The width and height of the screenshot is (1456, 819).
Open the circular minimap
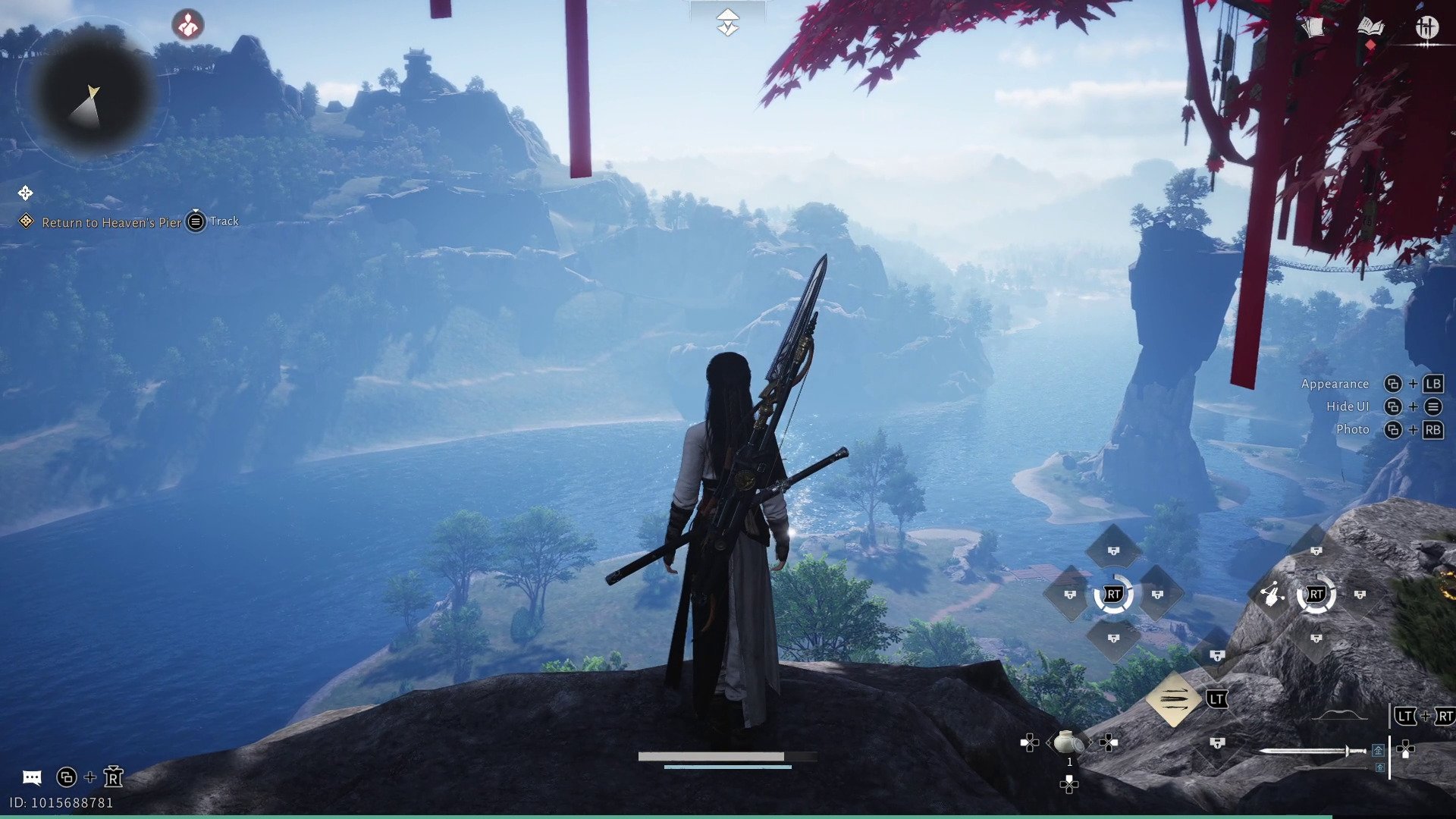[94, 92]
